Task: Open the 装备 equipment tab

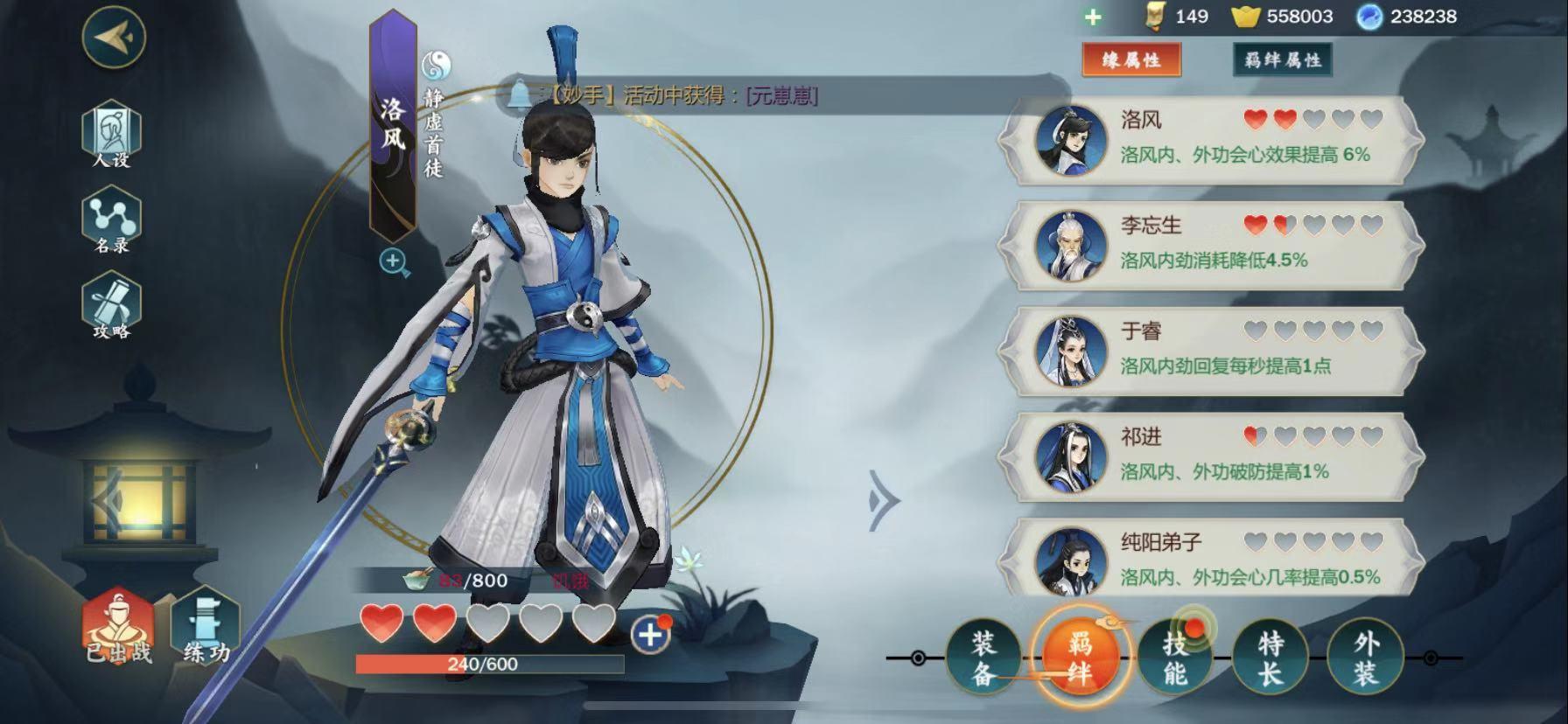Action: (983, 658)
